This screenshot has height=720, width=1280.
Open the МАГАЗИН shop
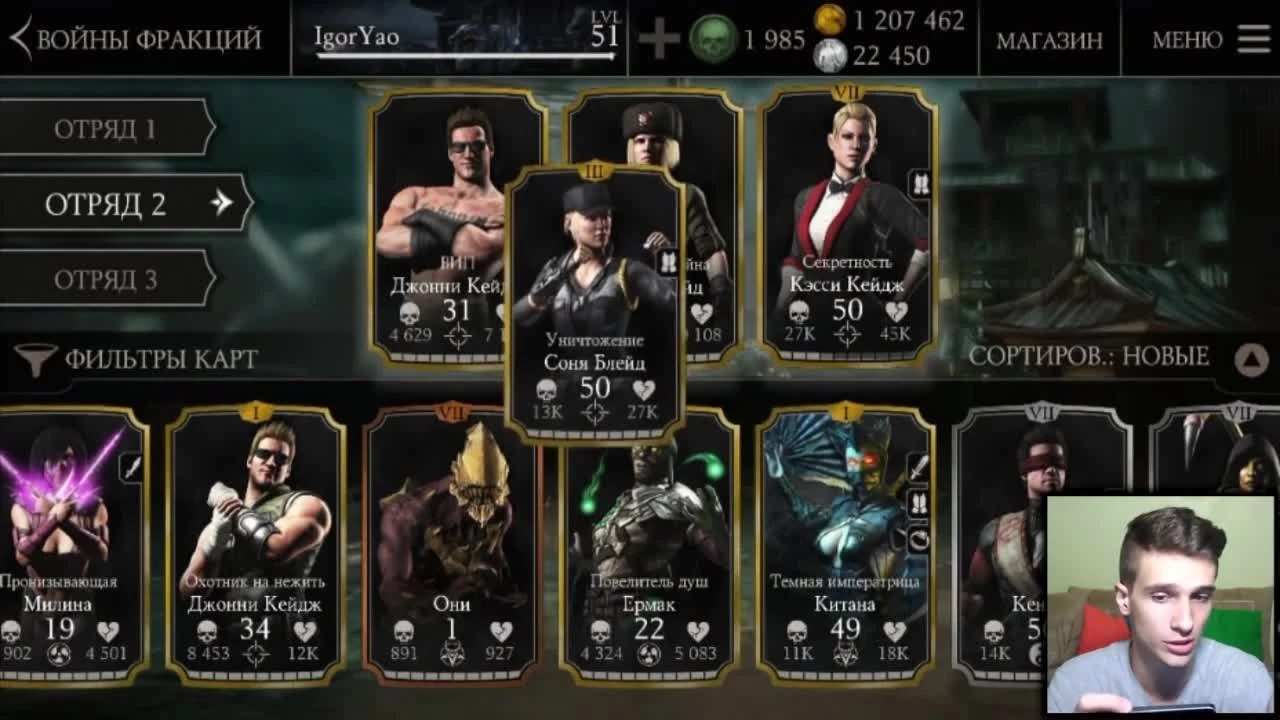click(x=1051, y=40)
